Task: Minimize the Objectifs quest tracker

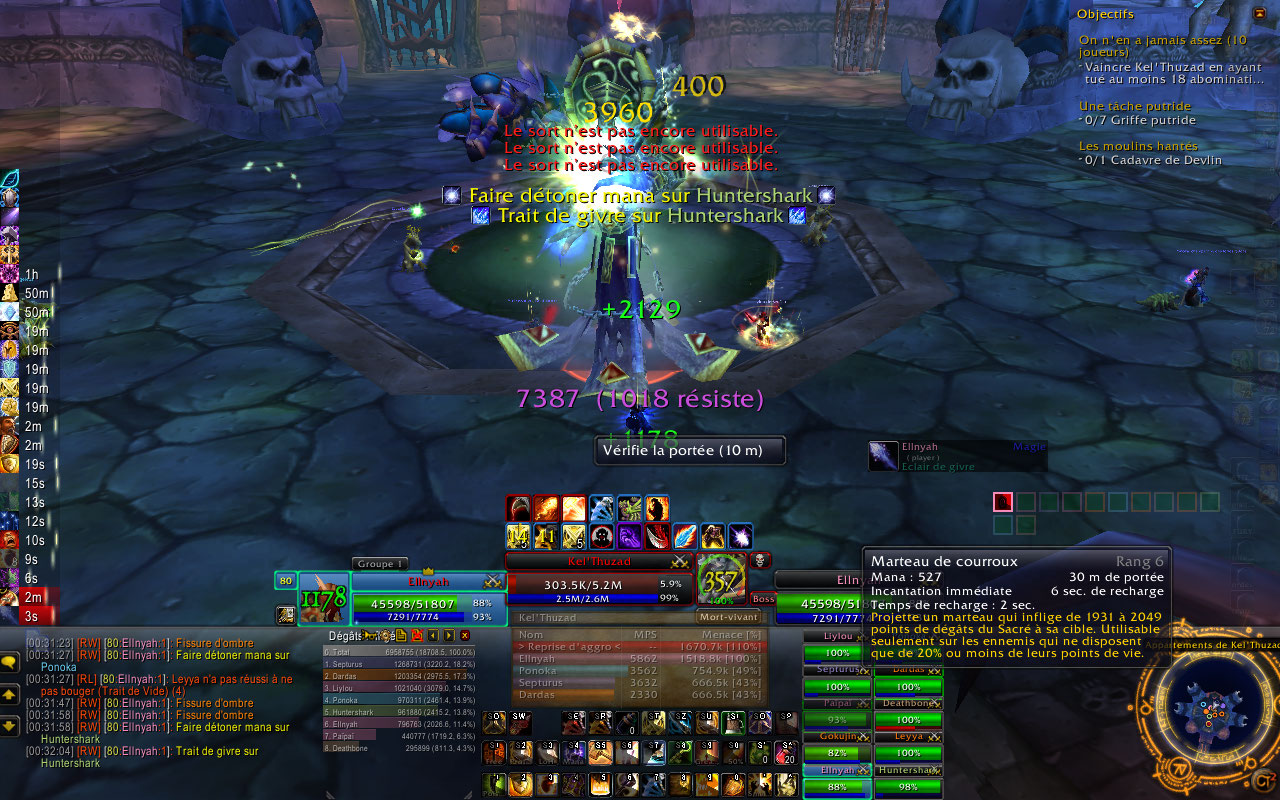Action: (1259, 13)
